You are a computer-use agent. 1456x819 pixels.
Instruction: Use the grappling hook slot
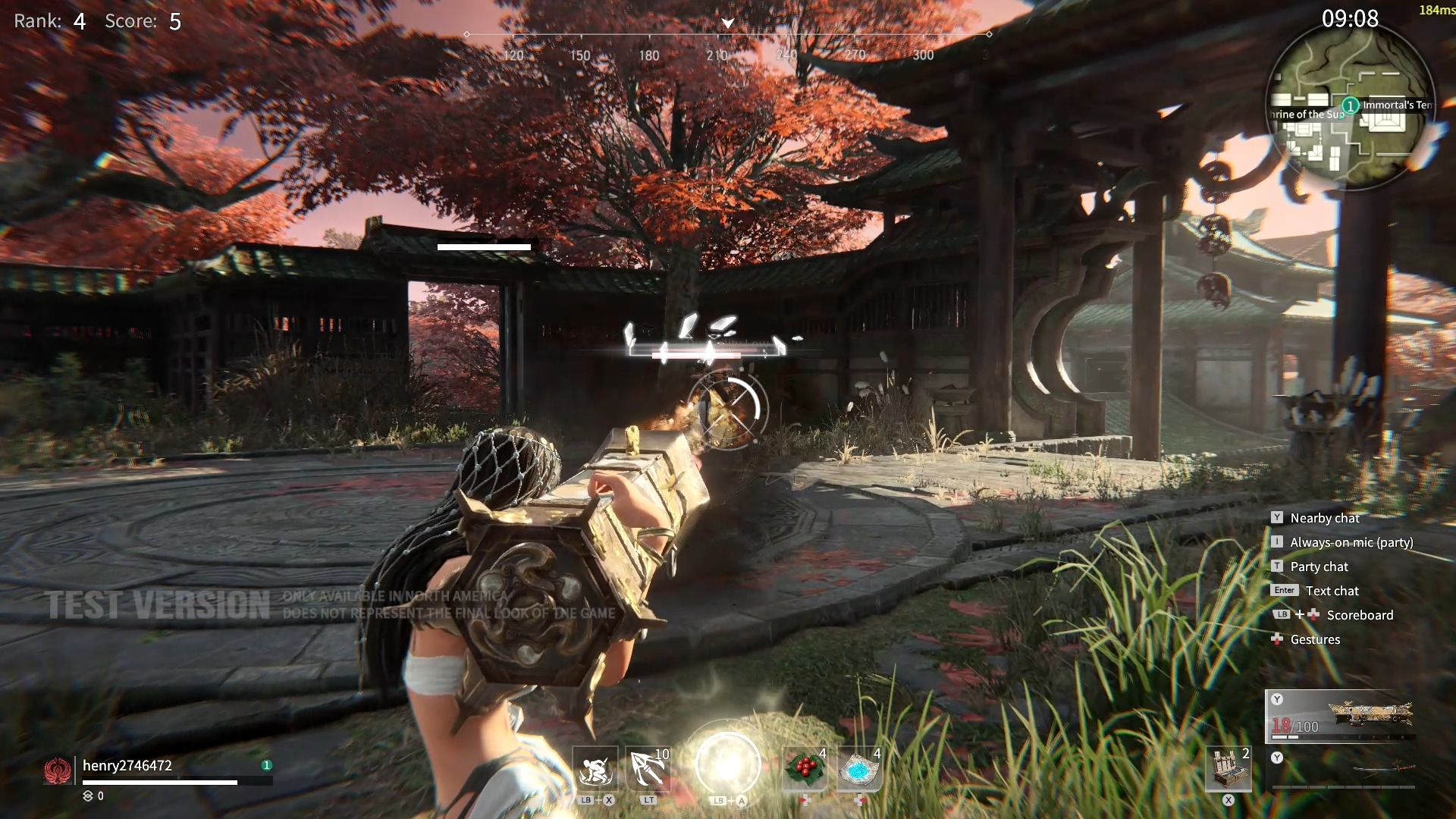649,770
